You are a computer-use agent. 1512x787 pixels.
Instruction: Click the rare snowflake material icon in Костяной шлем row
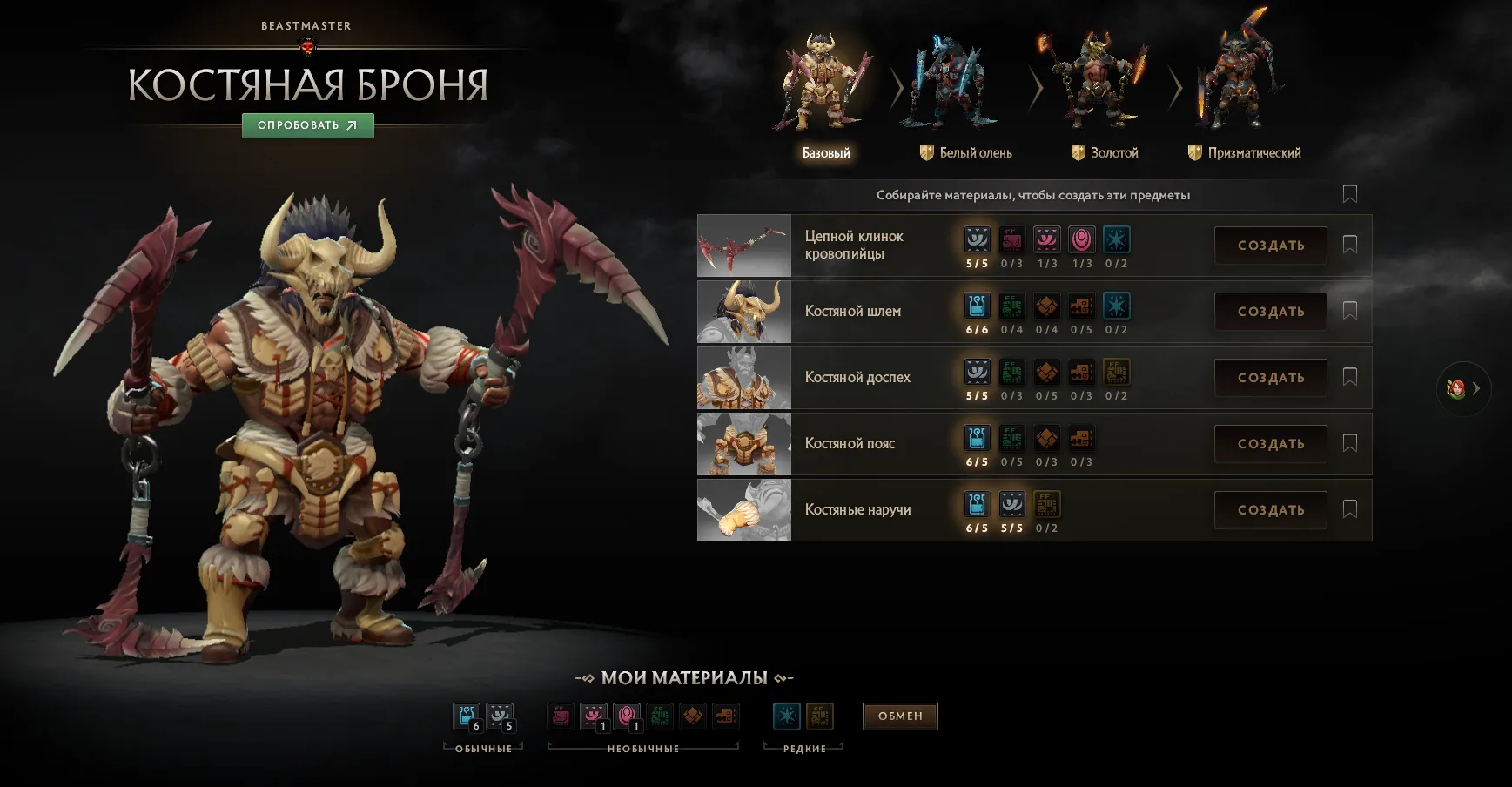tap(1117, 306)
